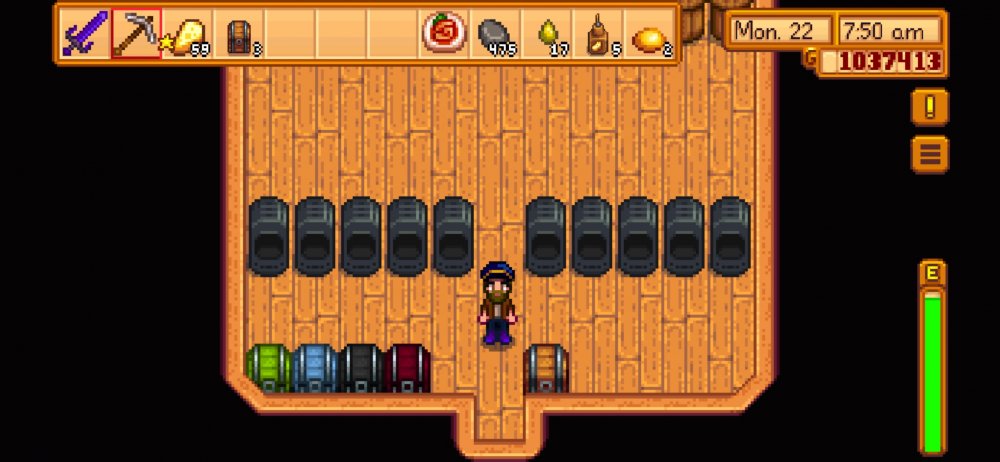This screenshot has width=1000, height=462.
Task: Pick the red spiral dish on plate
Action: tap(441, 35)
